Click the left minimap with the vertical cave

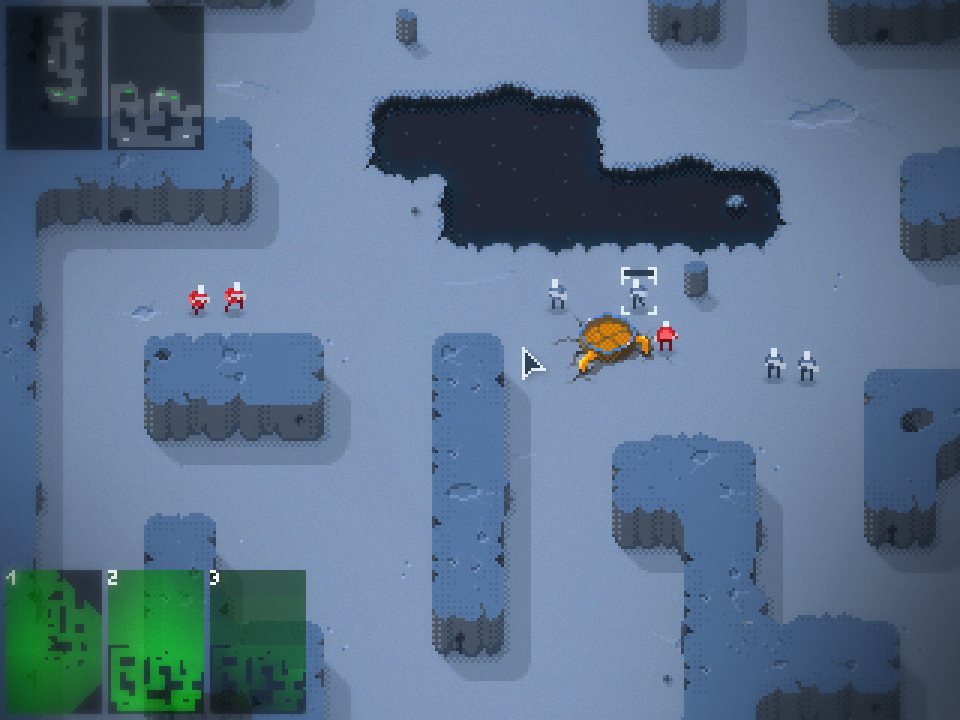(x=54, y=78)
